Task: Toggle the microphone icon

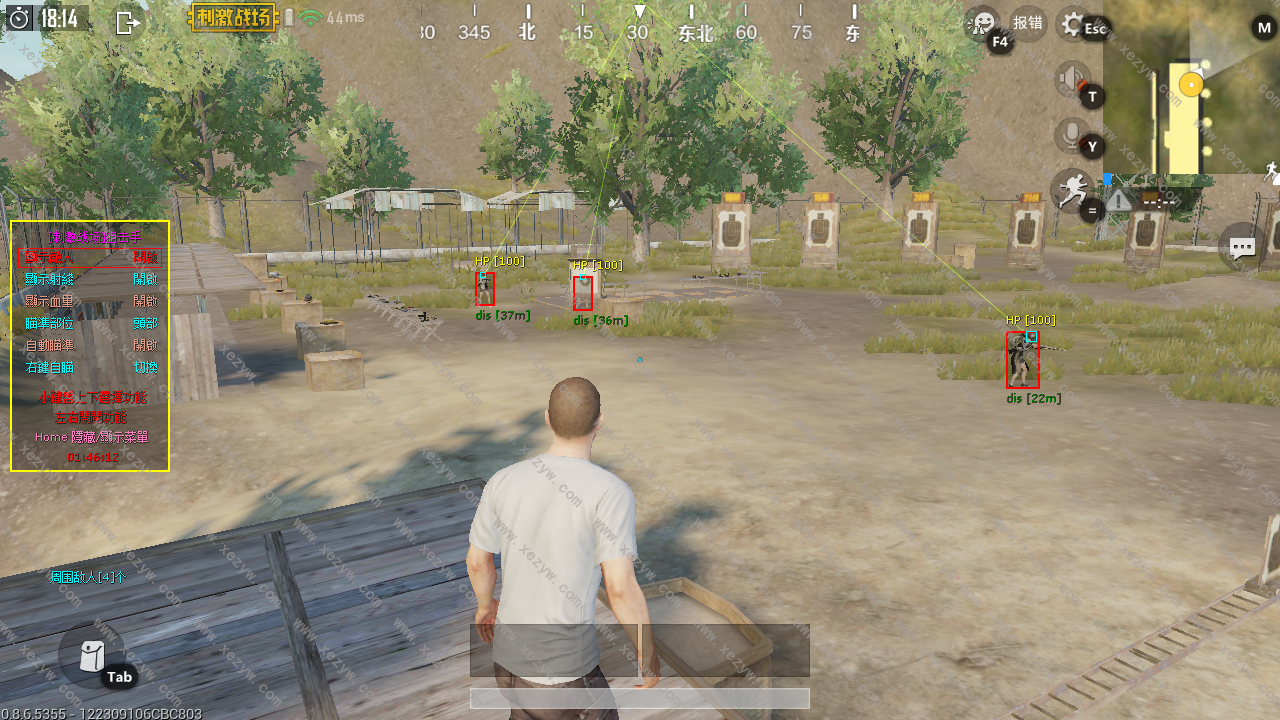Action: point(1072,134)
